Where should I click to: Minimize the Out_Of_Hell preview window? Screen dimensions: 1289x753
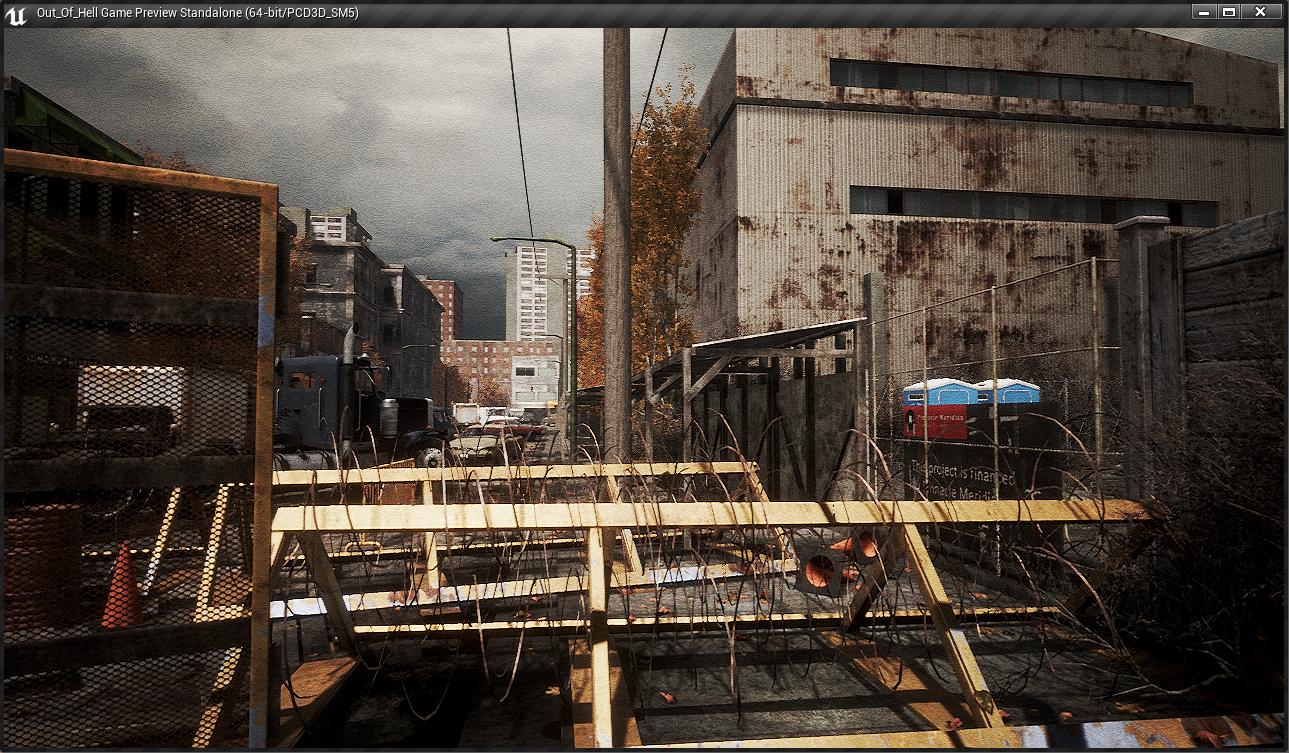coord(1204,12)
